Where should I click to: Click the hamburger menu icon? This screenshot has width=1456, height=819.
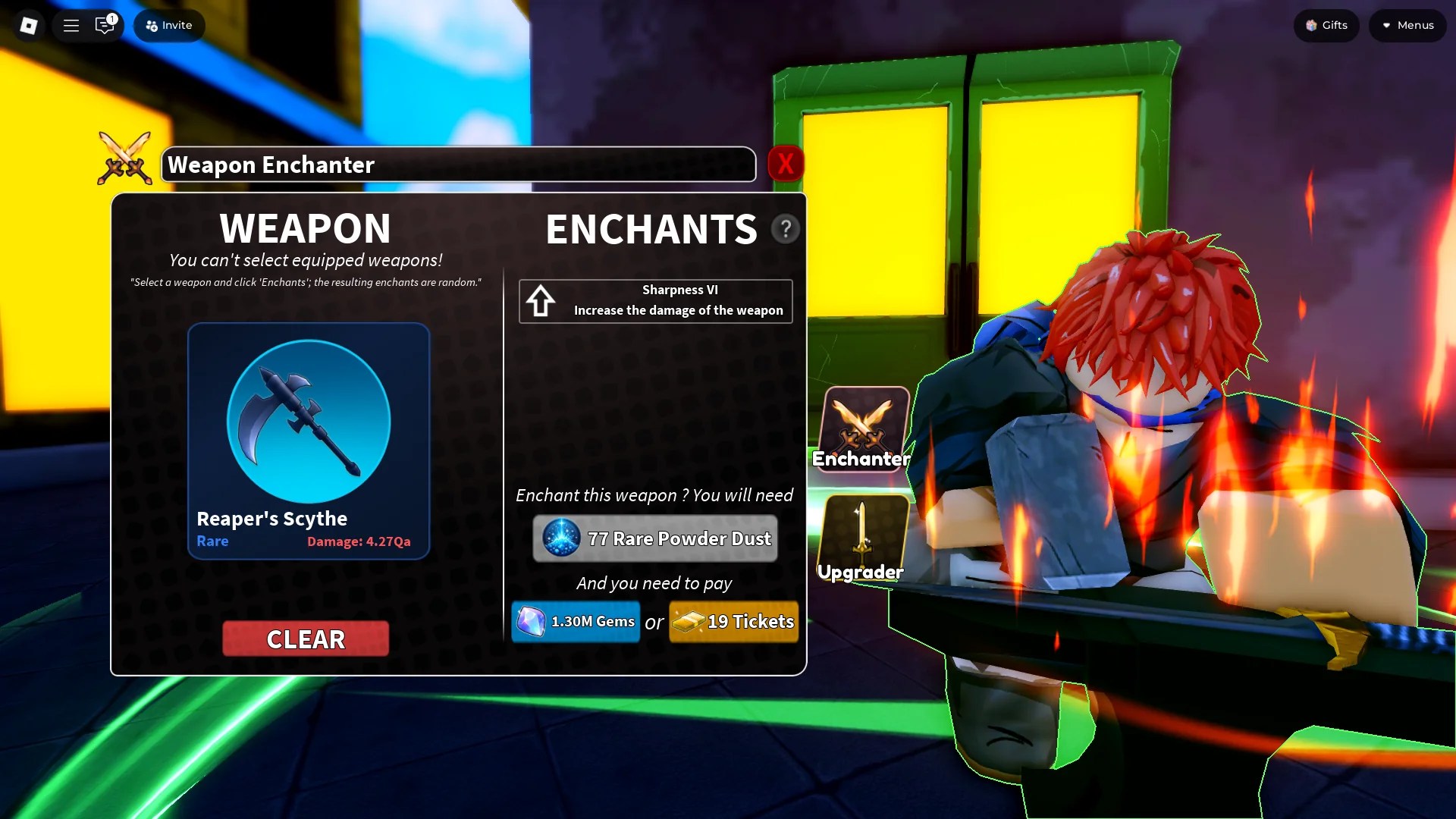point(71,25)
